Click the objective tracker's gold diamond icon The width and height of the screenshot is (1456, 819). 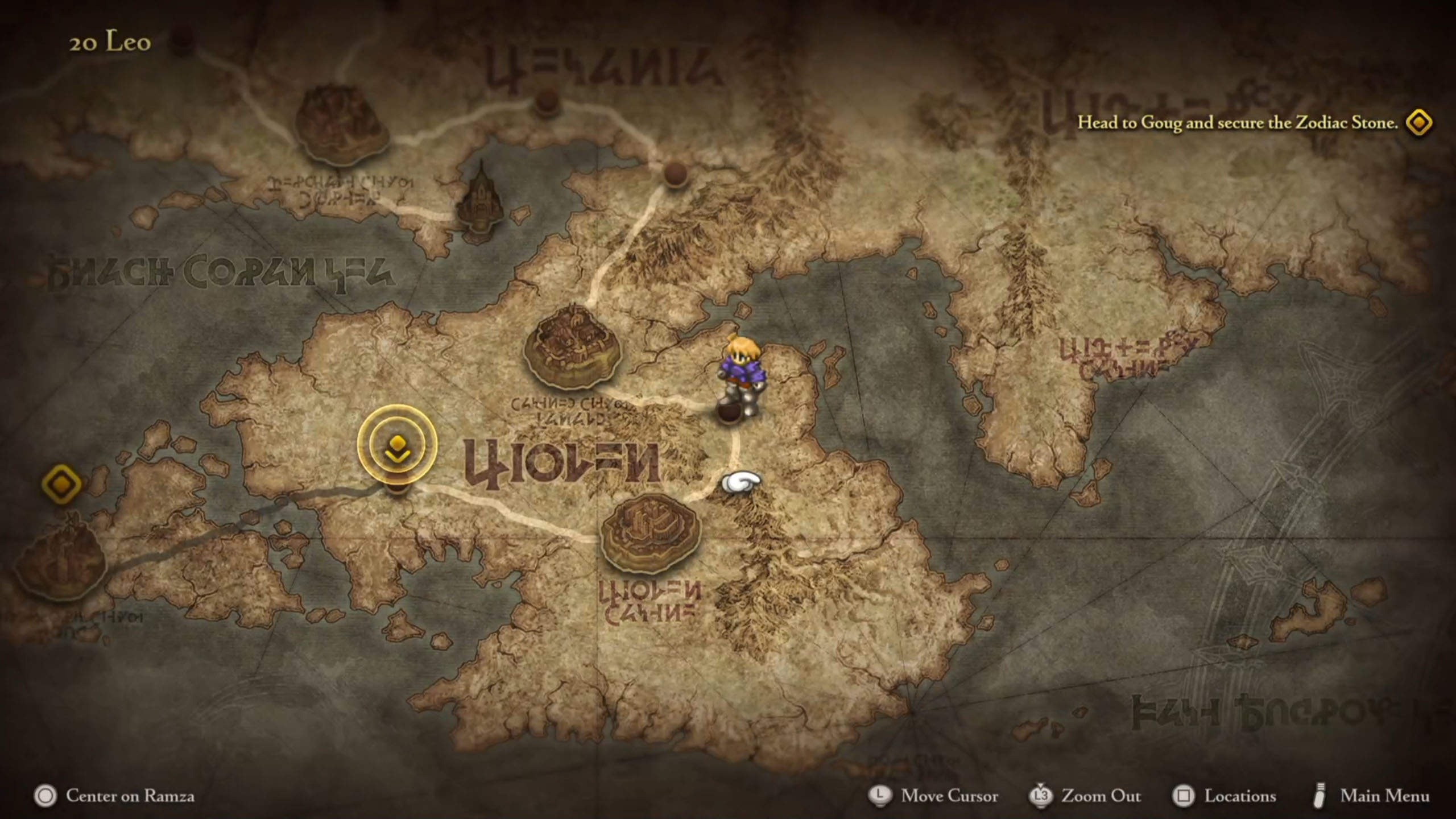[1418, 123]
